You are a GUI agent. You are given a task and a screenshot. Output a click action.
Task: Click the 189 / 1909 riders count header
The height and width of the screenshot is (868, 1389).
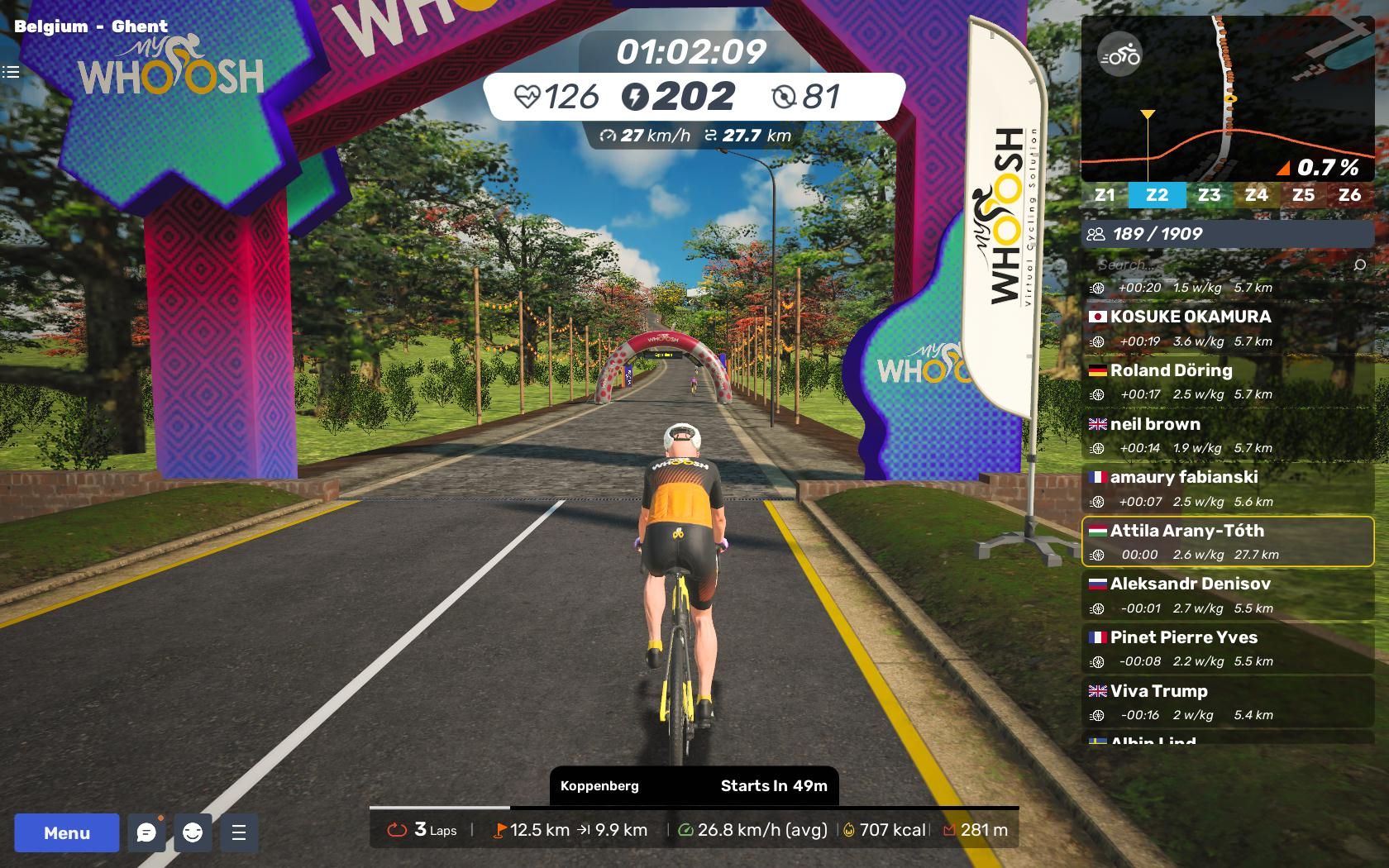point(1227,234)
